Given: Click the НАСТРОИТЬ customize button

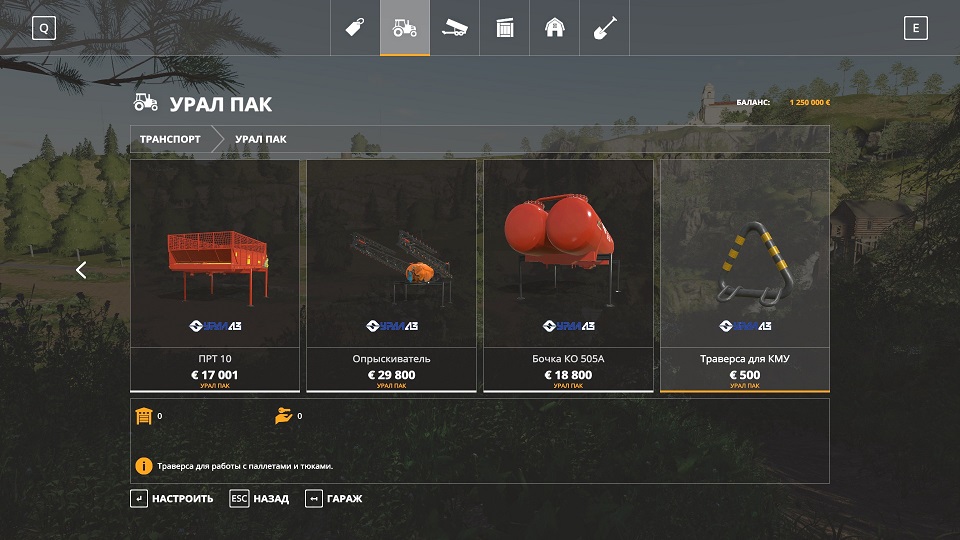Looking at the screenshot, I should 172,498.
